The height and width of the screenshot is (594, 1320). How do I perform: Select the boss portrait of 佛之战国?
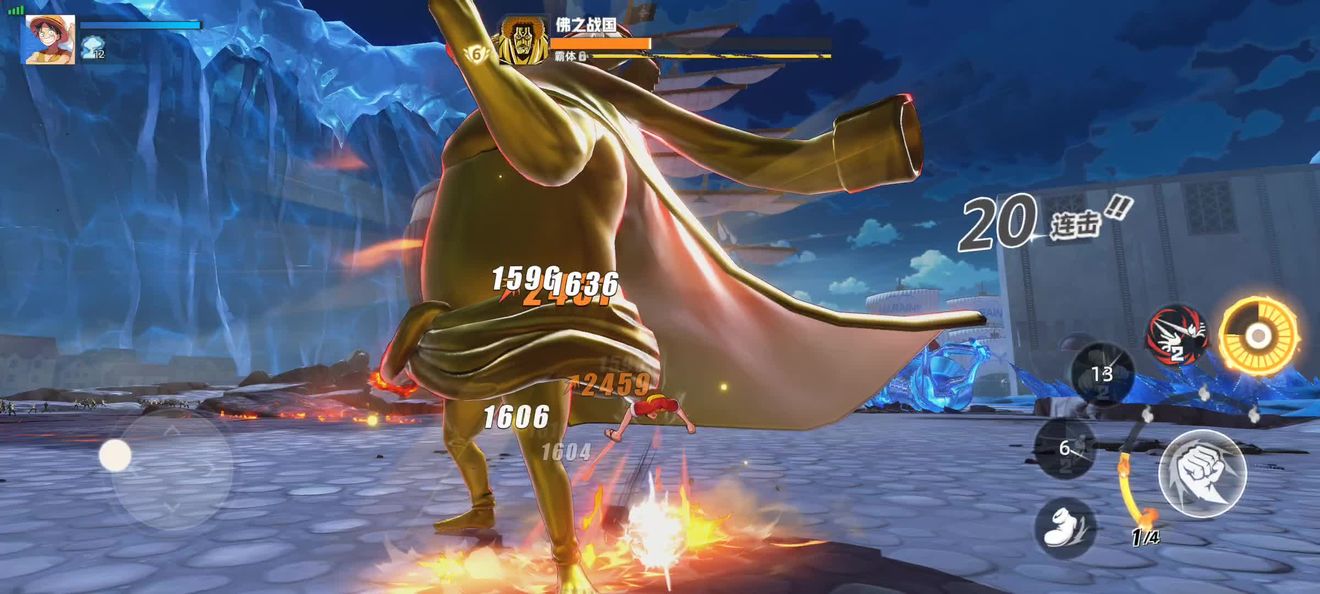click(523, 41)
